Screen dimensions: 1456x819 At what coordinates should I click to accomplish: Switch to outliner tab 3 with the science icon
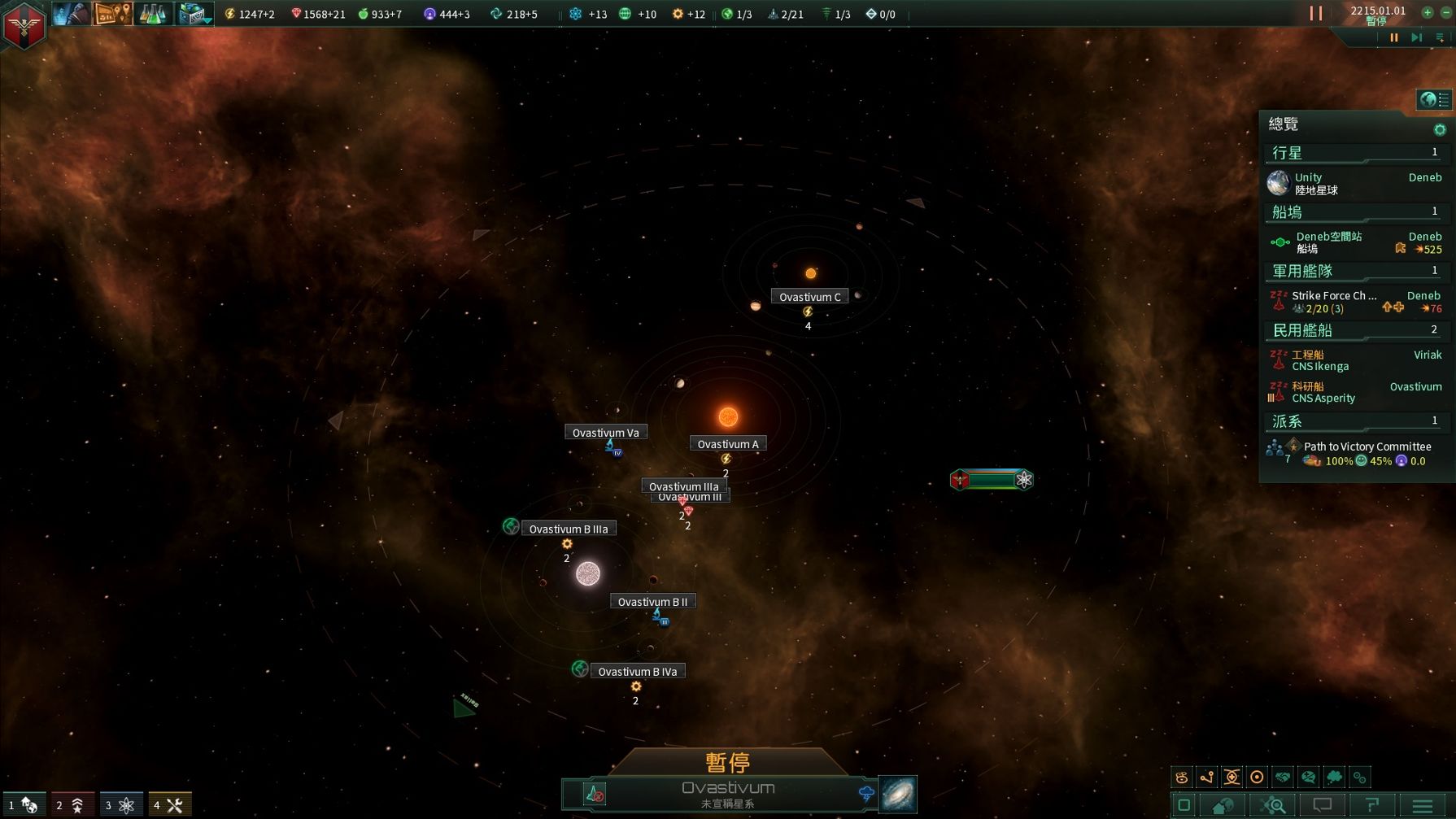click(120, 804)
